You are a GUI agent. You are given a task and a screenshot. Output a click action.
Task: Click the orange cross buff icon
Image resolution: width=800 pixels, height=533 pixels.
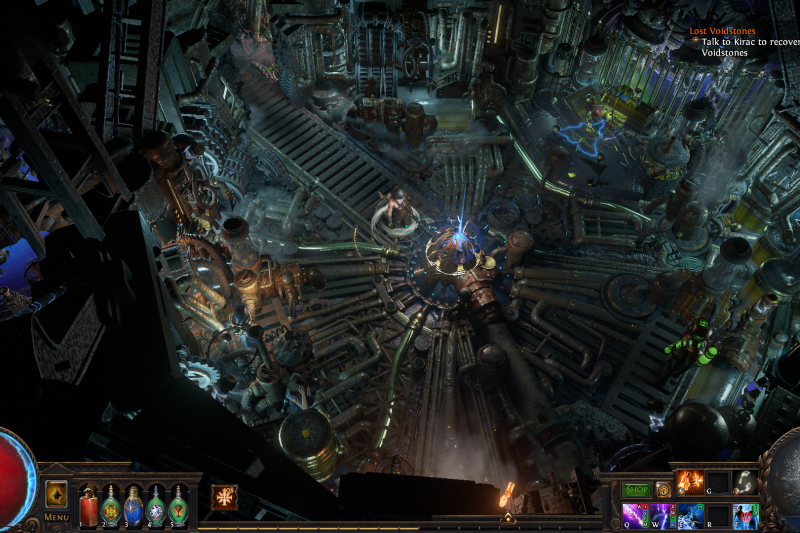(224, 498)
